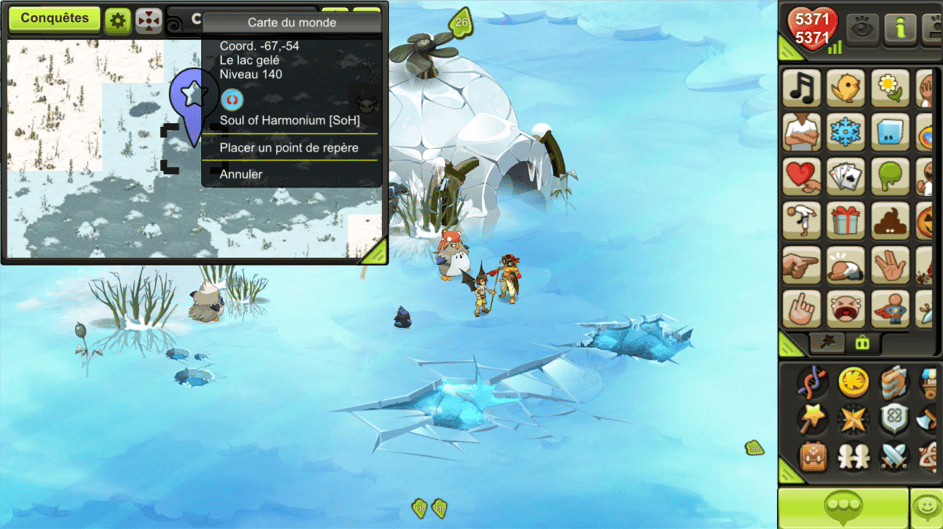Trigger the playing cards emote
Viewport: 943px width, 529px height.
pos(845,176)
